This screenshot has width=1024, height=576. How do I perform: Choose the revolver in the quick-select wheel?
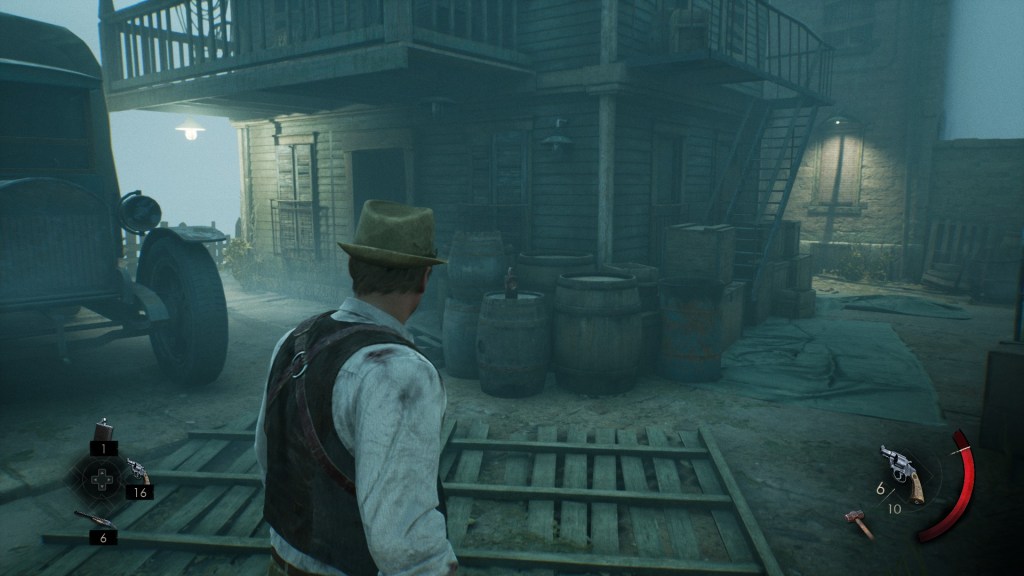[x=136, y=470]
